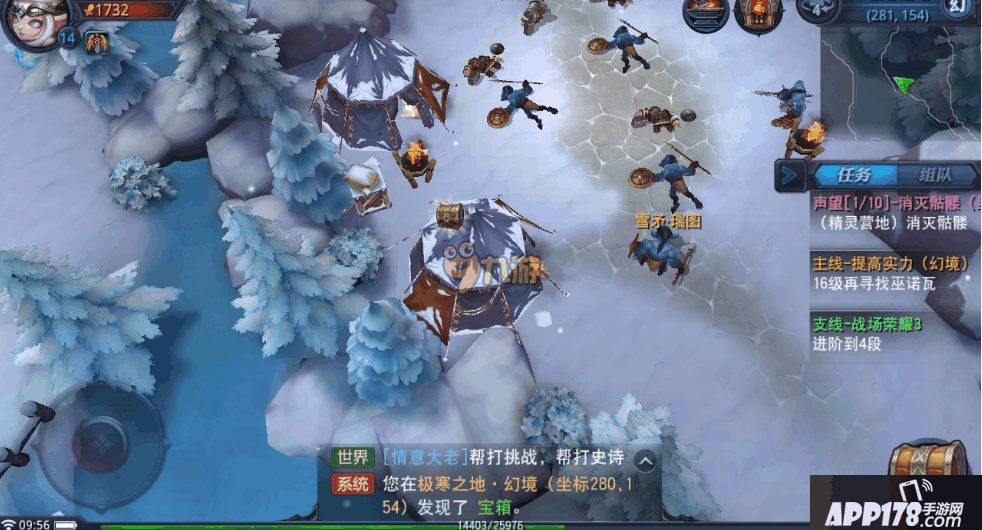Collapse the quest panel with the arrow
Image resolution: width=982 pixels, height=530 pixels.
click(790, 177)
